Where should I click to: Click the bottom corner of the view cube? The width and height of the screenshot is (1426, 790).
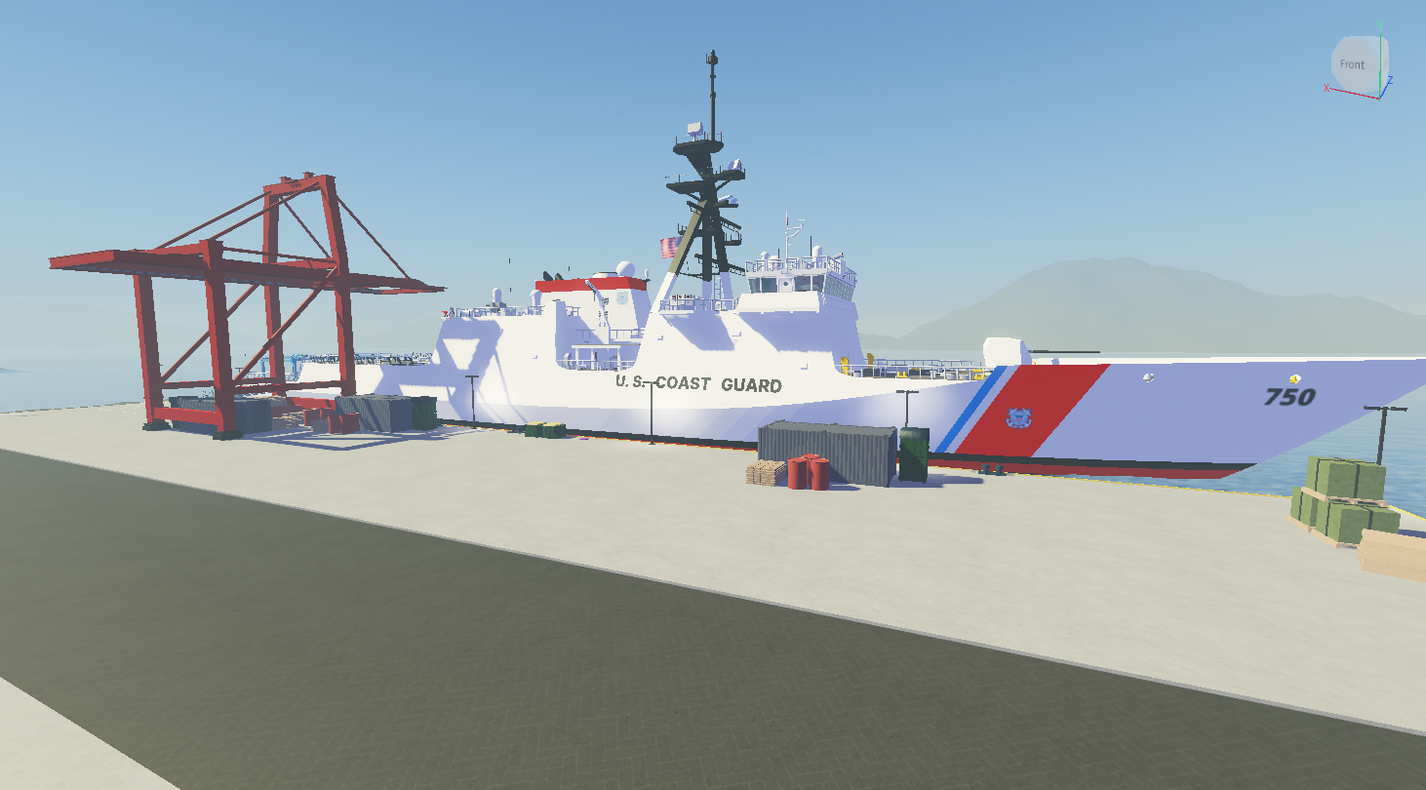[1380, 100]
